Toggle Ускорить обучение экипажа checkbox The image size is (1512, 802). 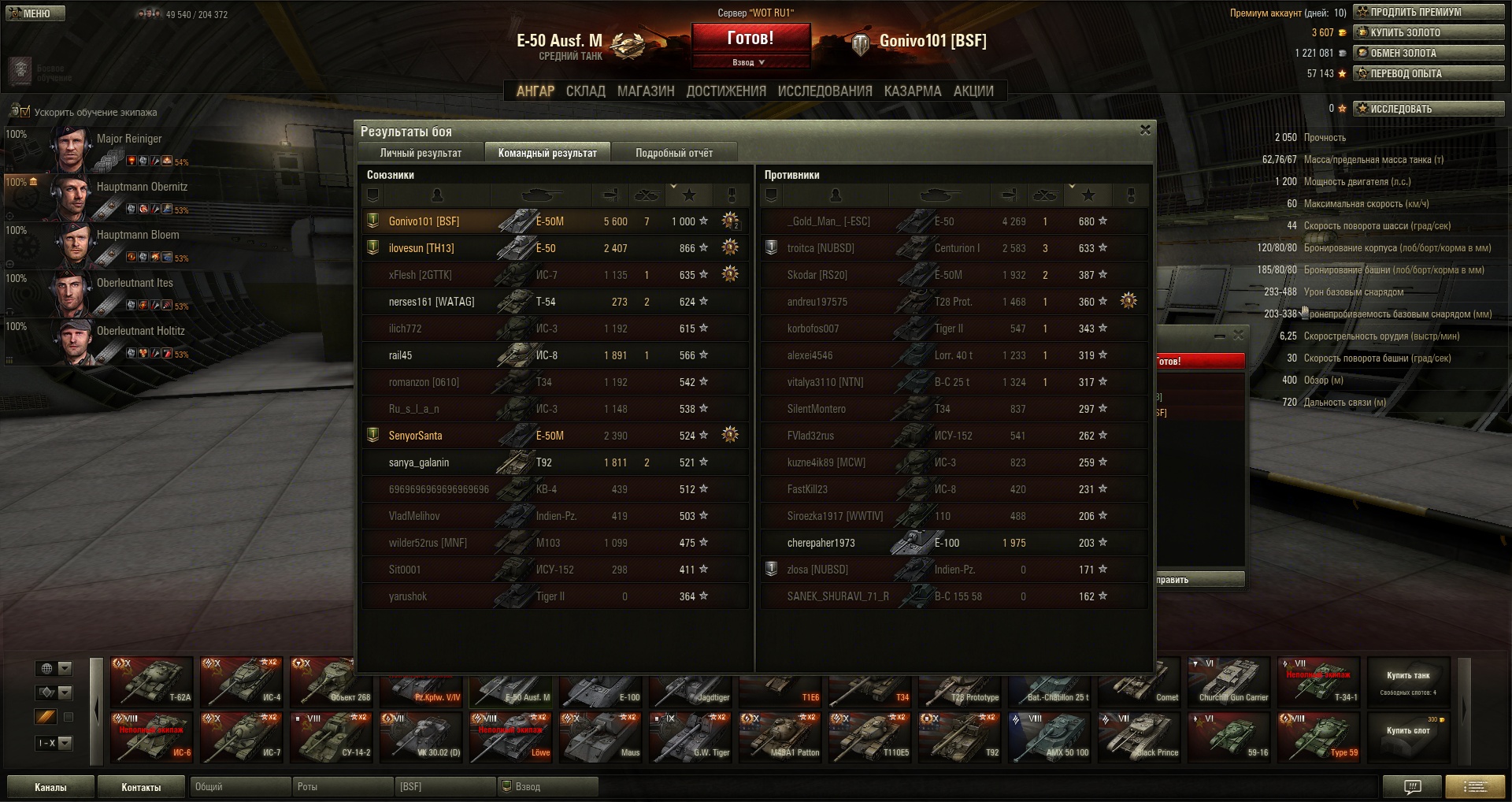[24, 112]
